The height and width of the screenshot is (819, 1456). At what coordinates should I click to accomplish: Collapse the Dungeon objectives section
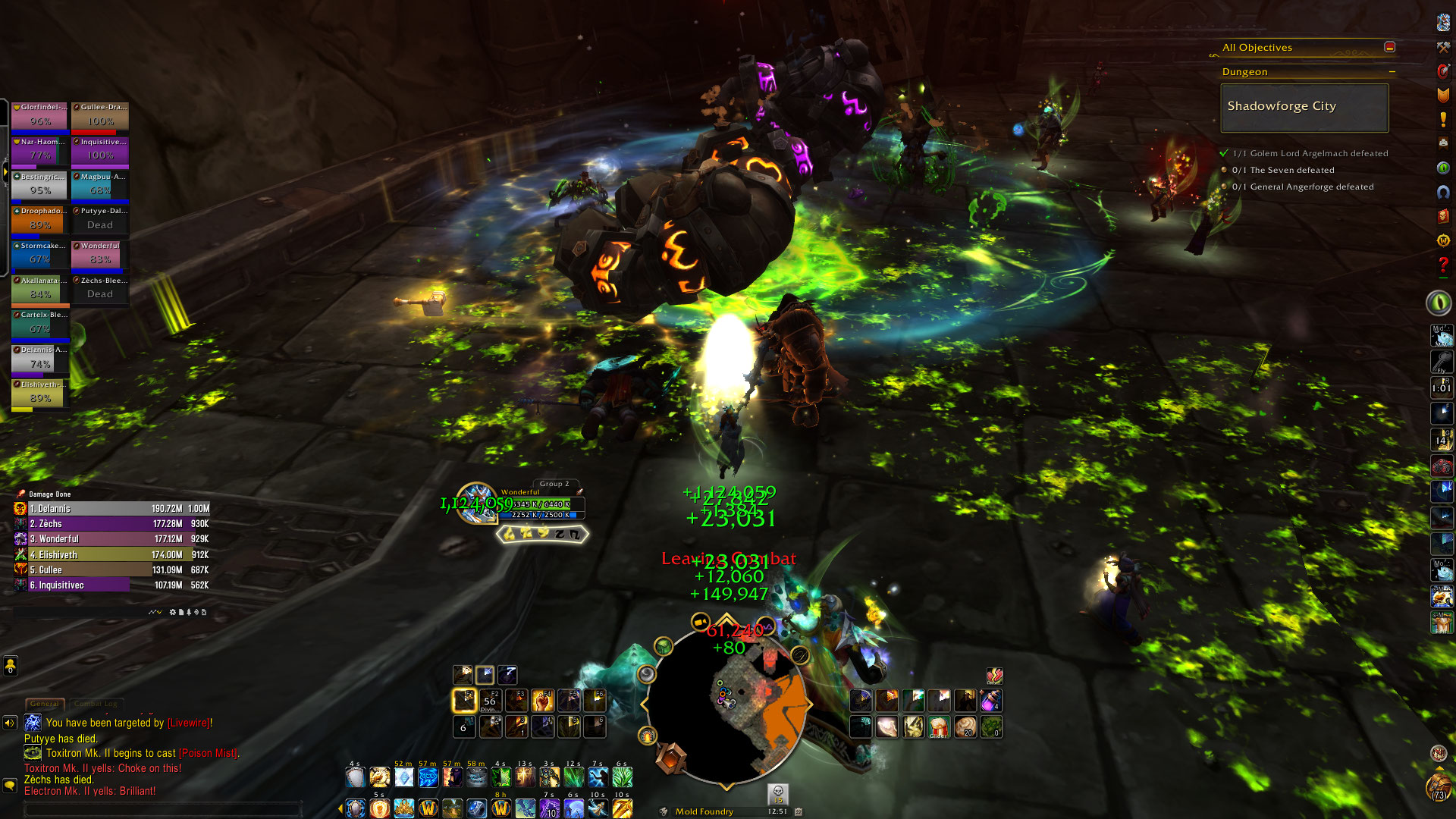pyautogui.click(x=1392, y=72)
